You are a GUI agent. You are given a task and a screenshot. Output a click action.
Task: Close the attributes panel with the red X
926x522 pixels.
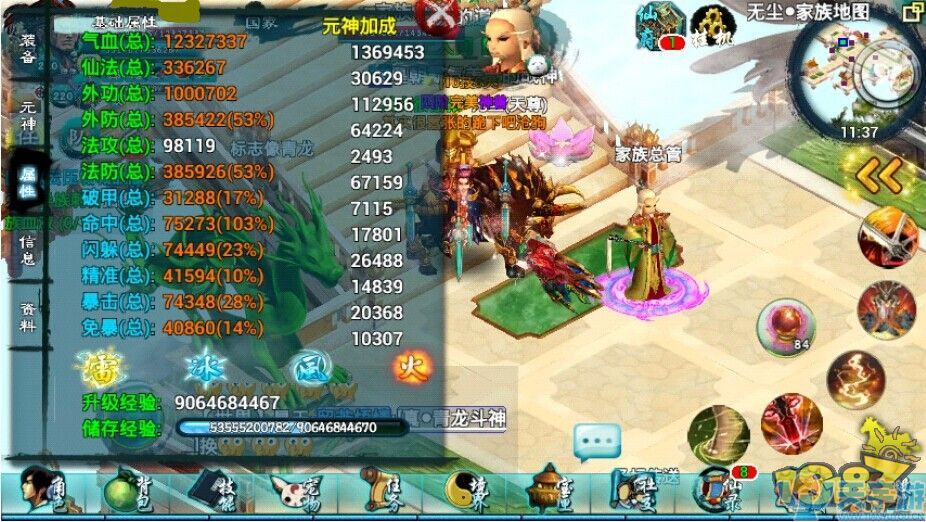pyautogui.click(x=438, y=17)
